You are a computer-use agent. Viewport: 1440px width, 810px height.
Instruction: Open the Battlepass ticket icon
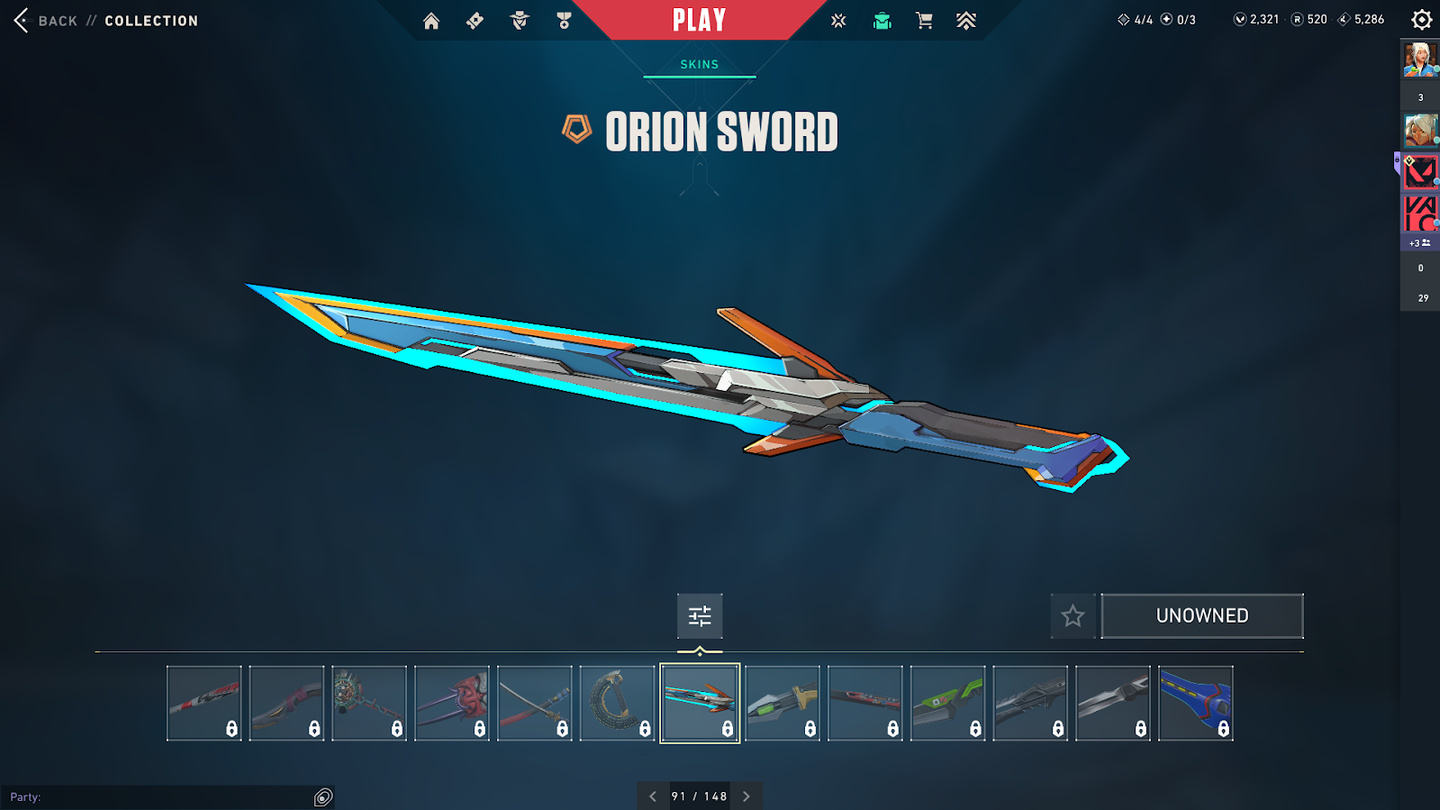tap(475, 21)
